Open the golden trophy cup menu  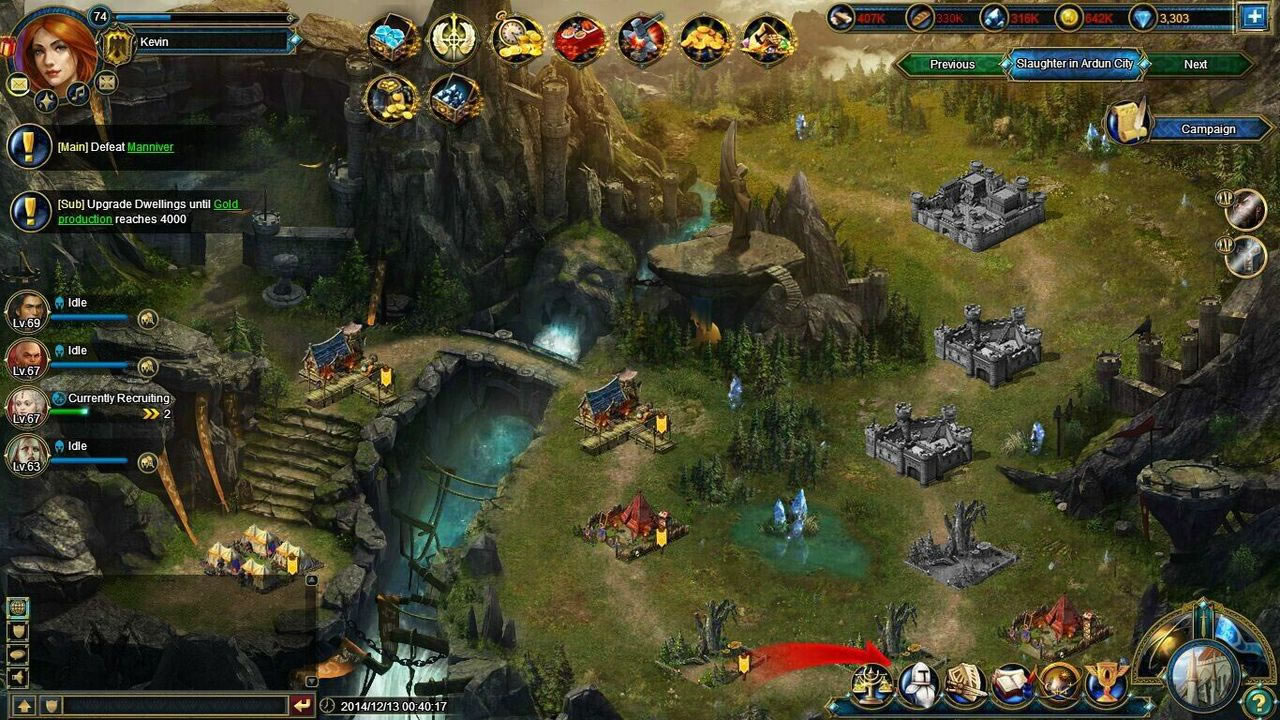(x=1105, y=685)
